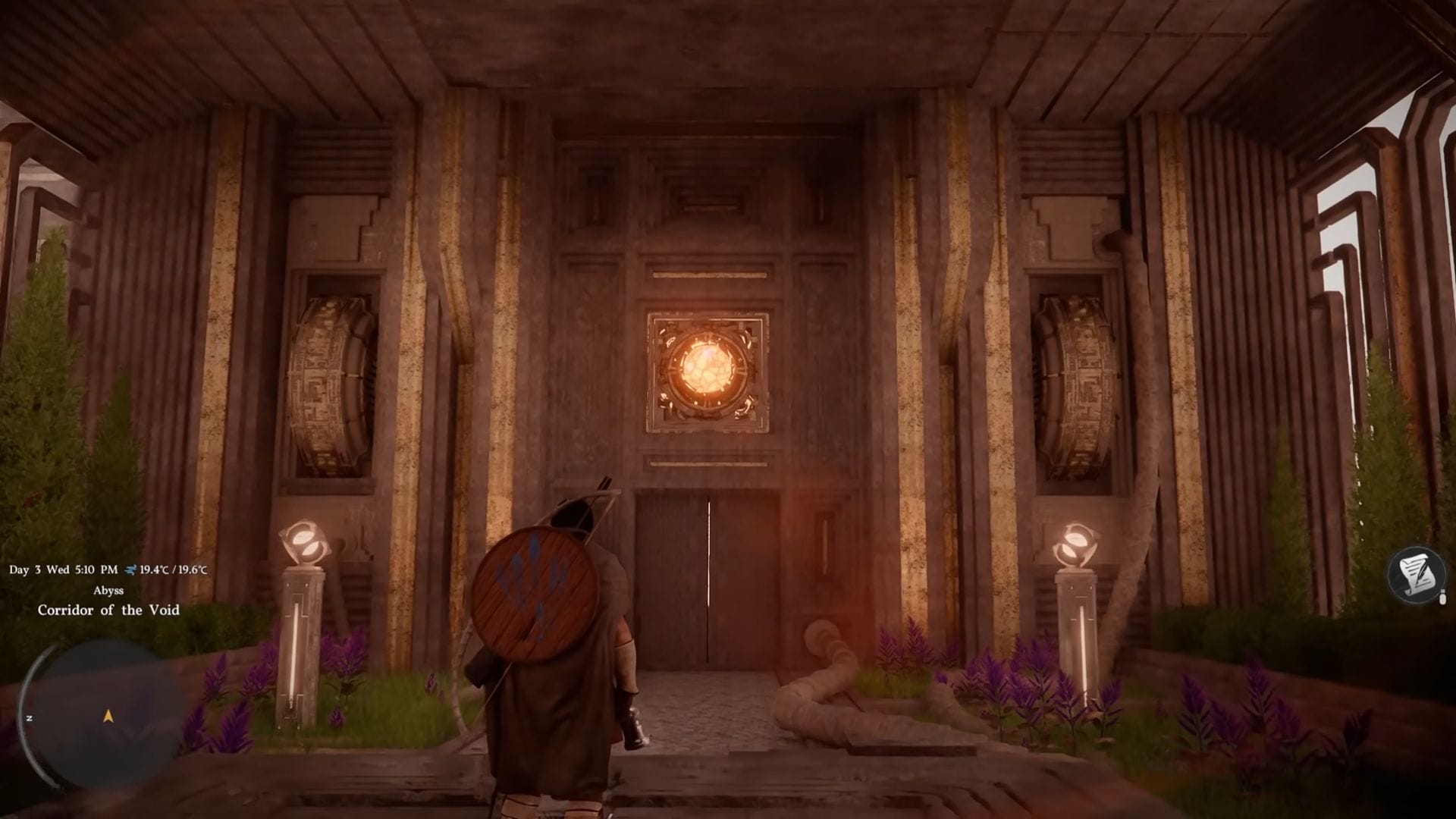Screen dimensions: 1456x819
Task: Click the wind weather icon near the time
Action: coord(131,569)
